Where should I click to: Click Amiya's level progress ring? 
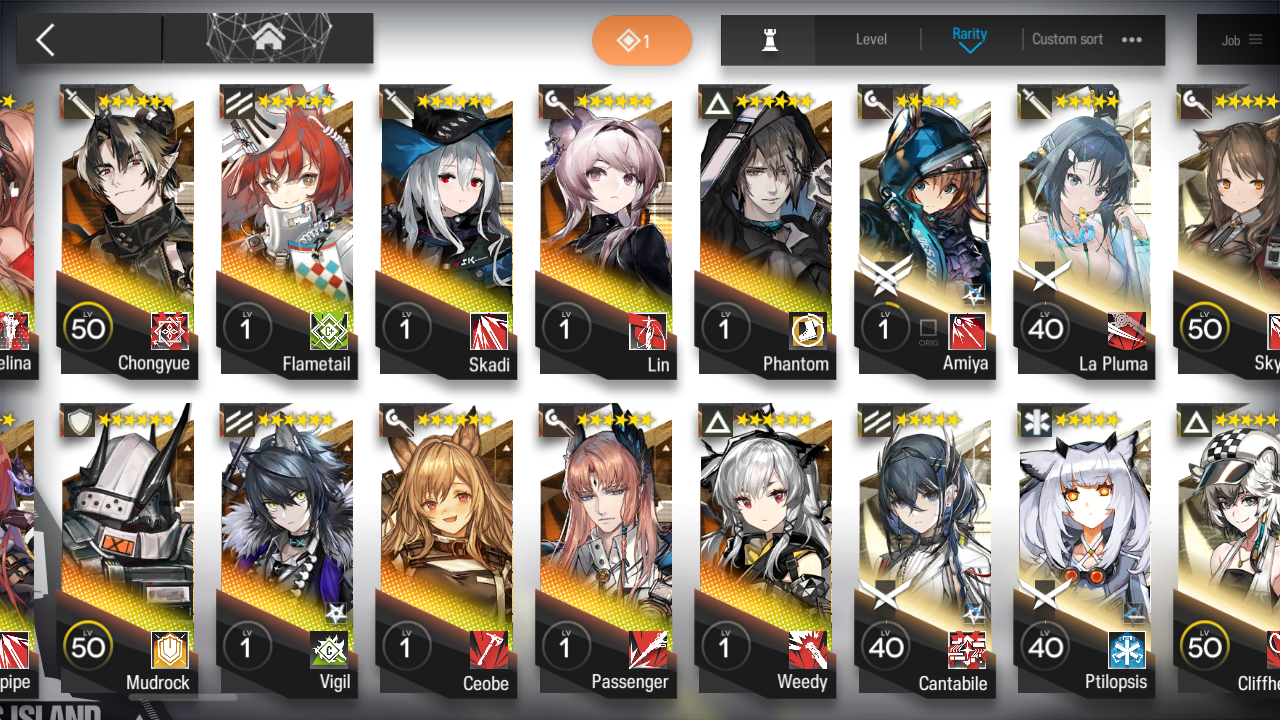(886, 327)
